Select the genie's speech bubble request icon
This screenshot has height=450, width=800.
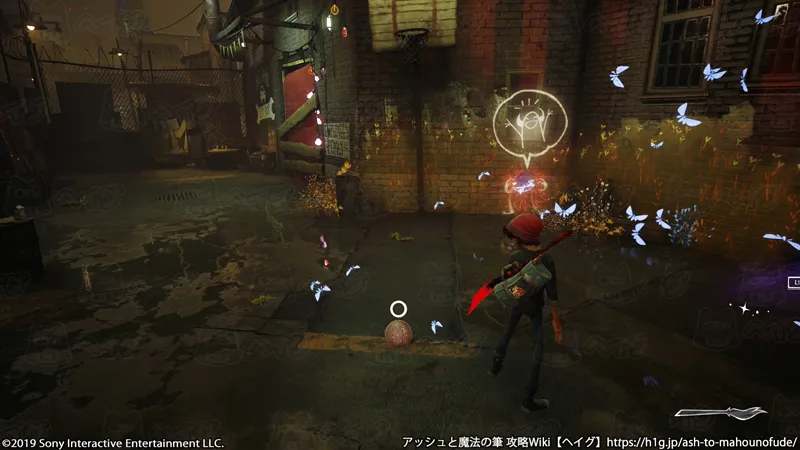(530, 126)
